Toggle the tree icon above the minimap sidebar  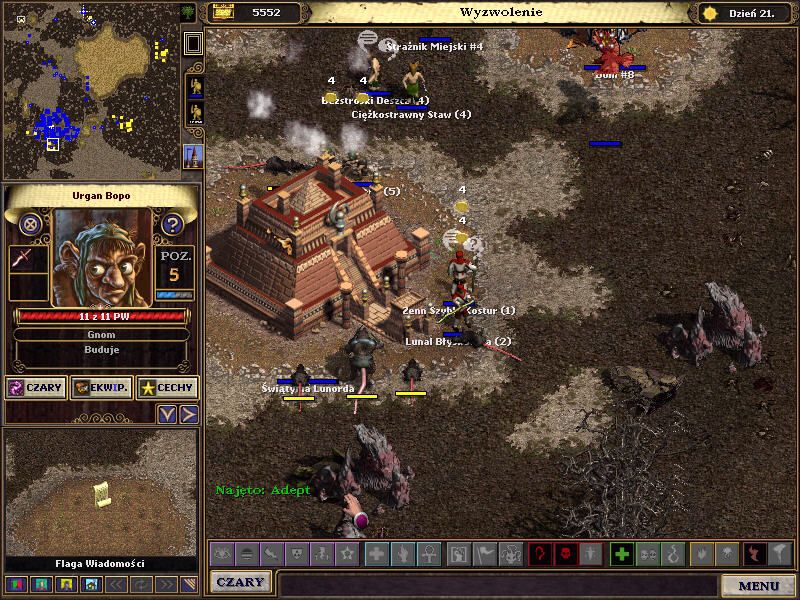coord(189,12)
